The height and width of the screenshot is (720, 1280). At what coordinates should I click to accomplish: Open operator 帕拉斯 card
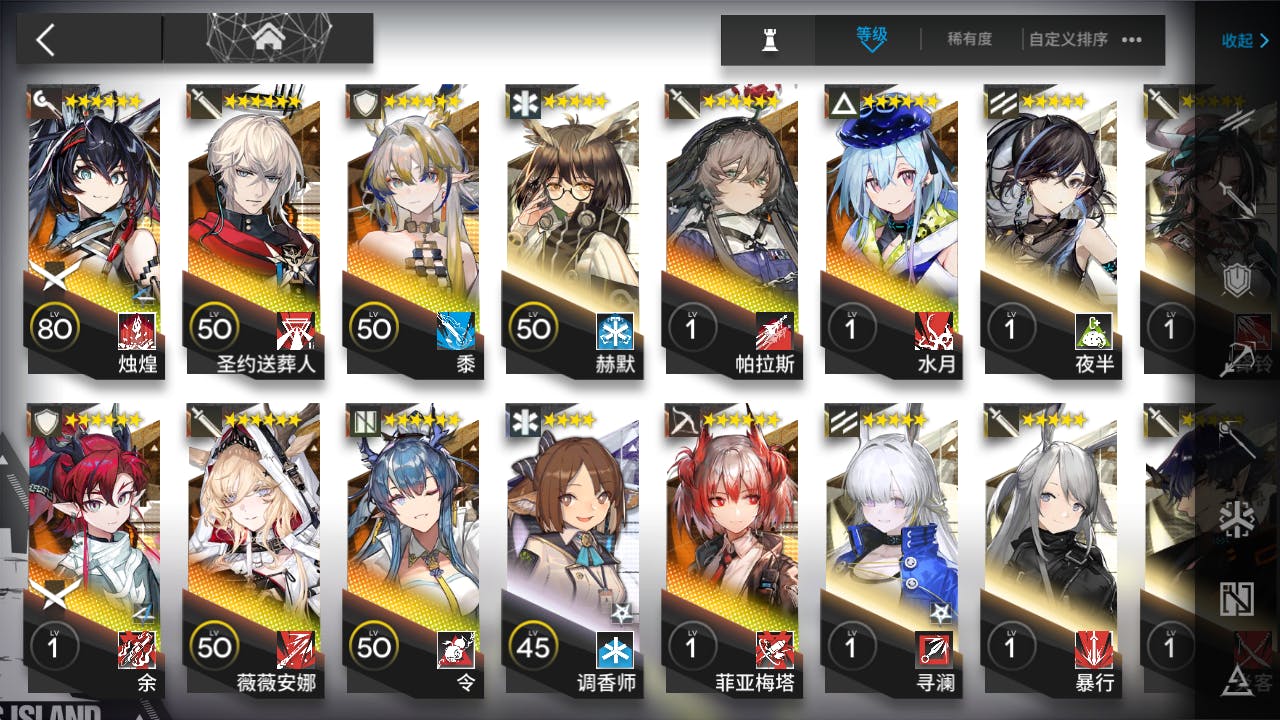click(x=732, y=230)
